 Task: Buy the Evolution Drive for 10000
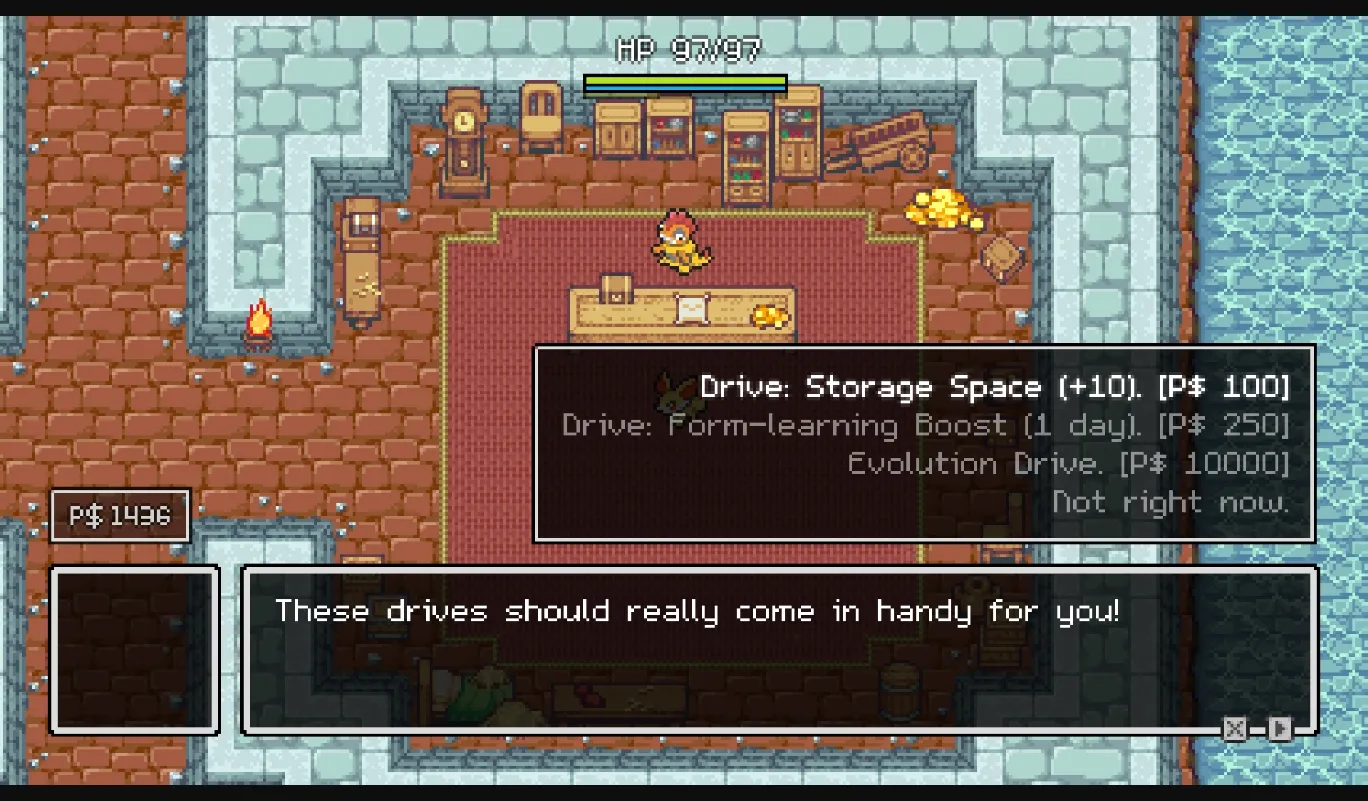1065,462
